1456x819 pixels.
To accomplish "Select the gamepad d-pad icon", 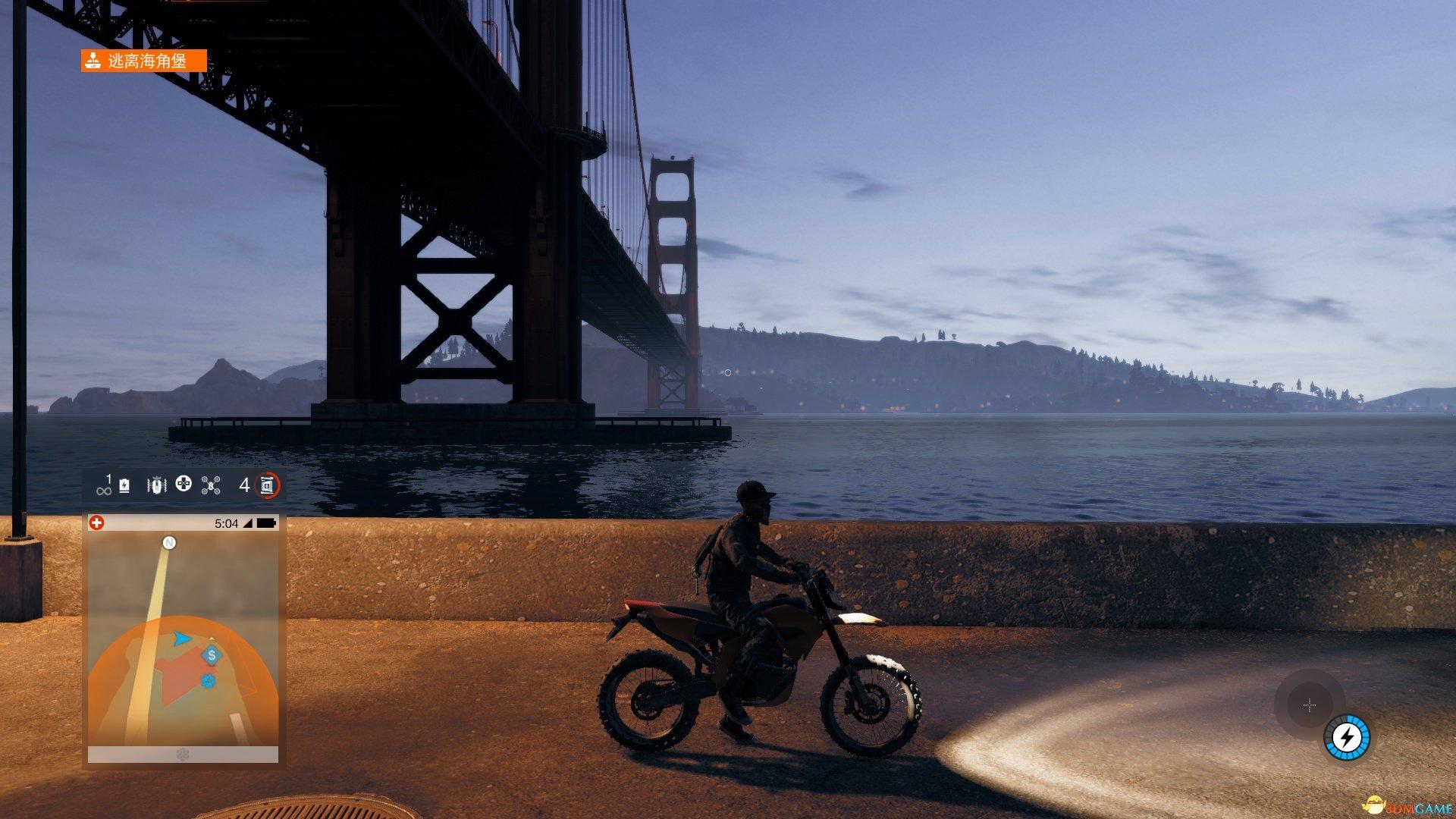I will 184,484.
